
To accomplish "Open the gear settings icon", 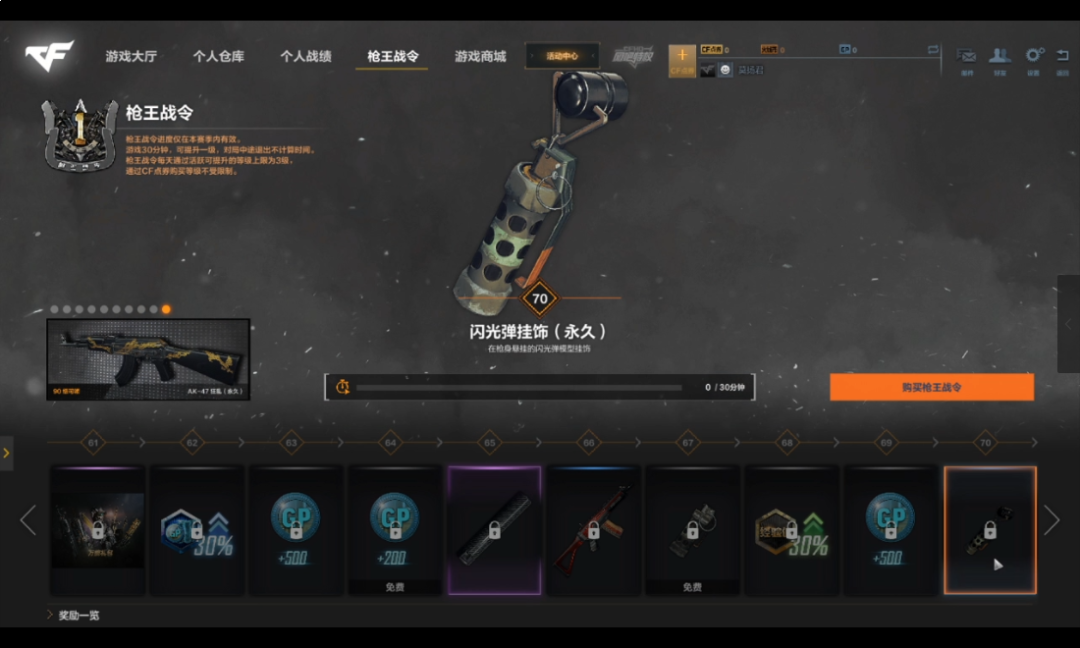I will (x=1033, y=57).
